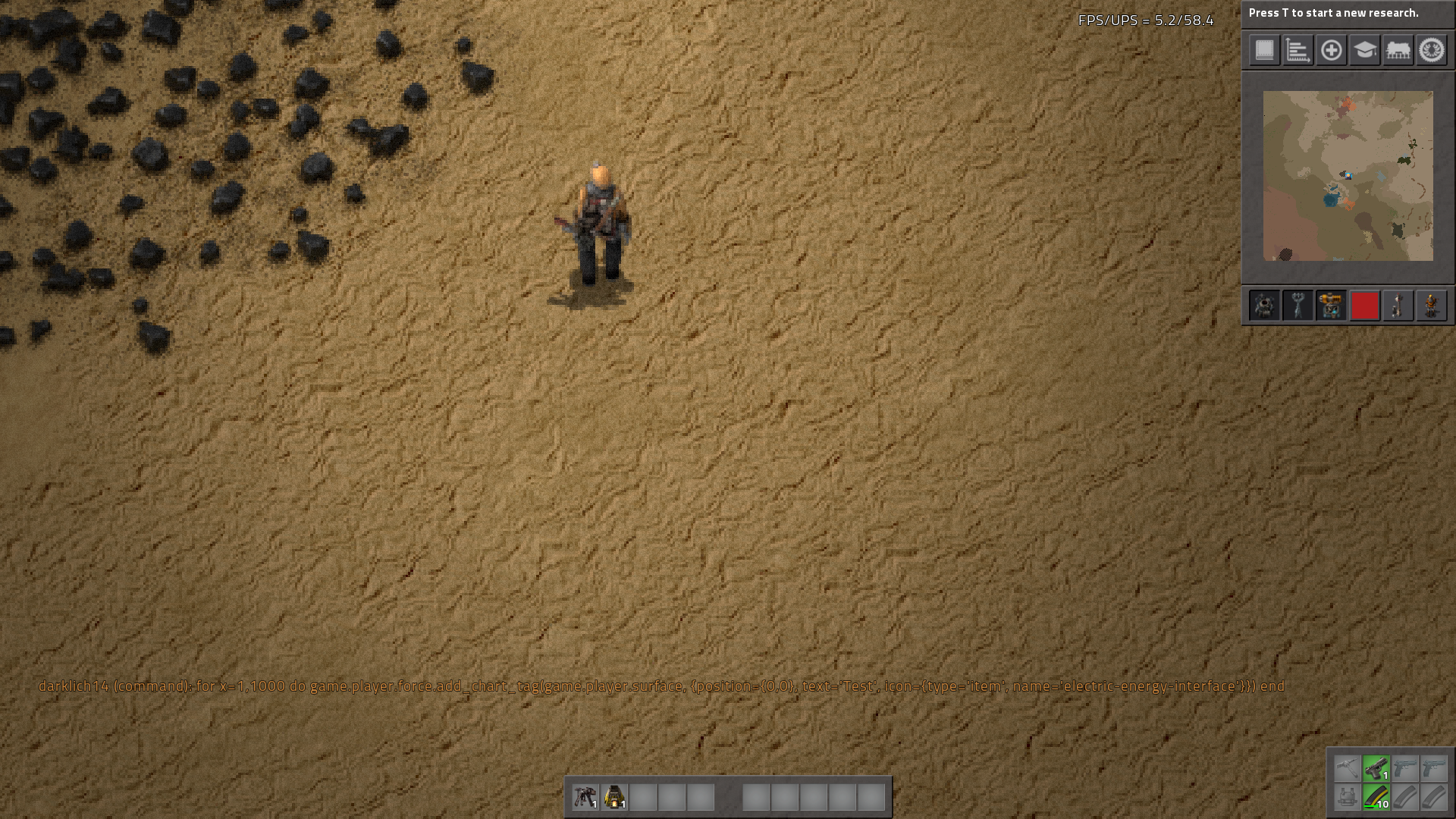Image resolution: width=1456 pixels, height=819 pixels.
Task: Open the minimap world view
Action: click(1348, 176)
